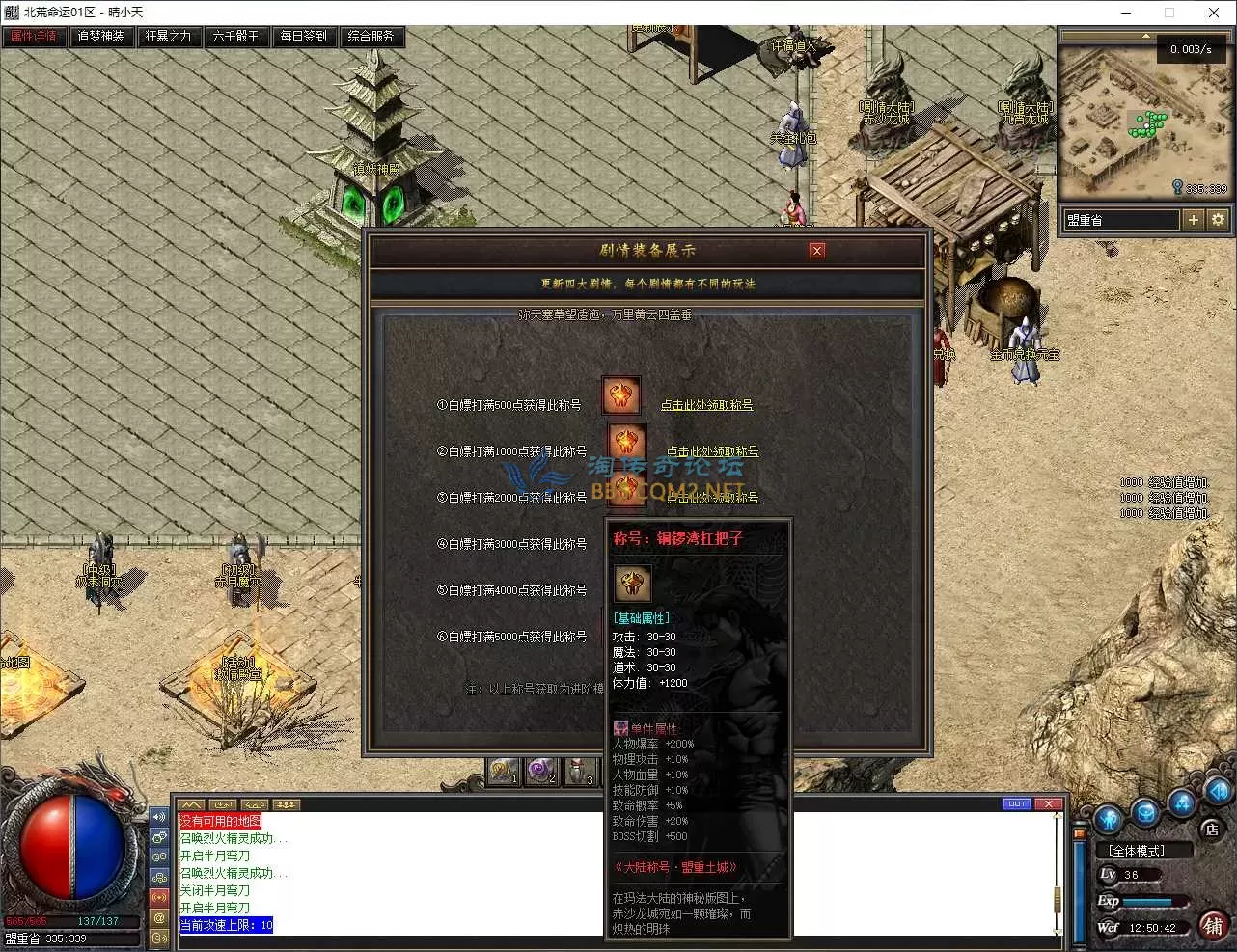Claim the 1000-point title via its link

click(712, 451)
